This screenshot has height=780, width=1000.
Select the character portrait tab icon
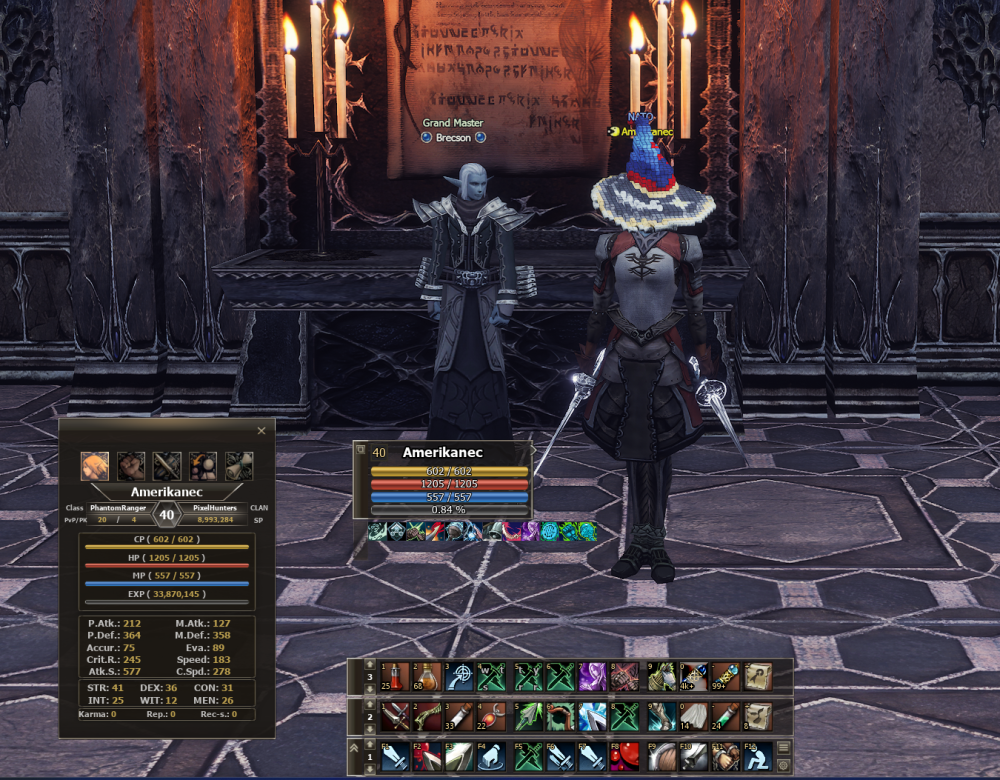[x=95, y=466]
